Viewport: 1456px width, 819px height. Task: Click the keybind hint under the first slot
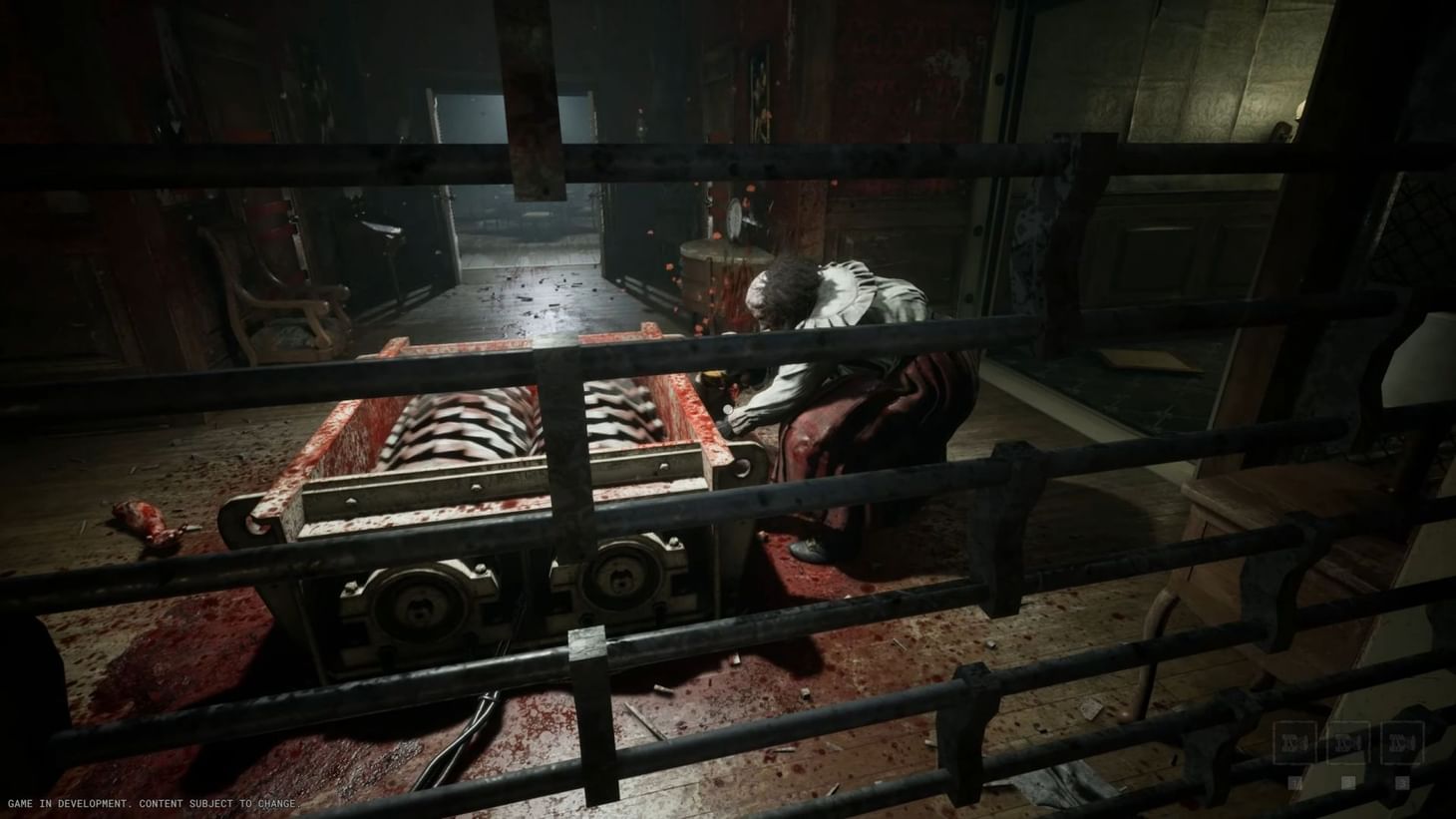pos(1294,782)
